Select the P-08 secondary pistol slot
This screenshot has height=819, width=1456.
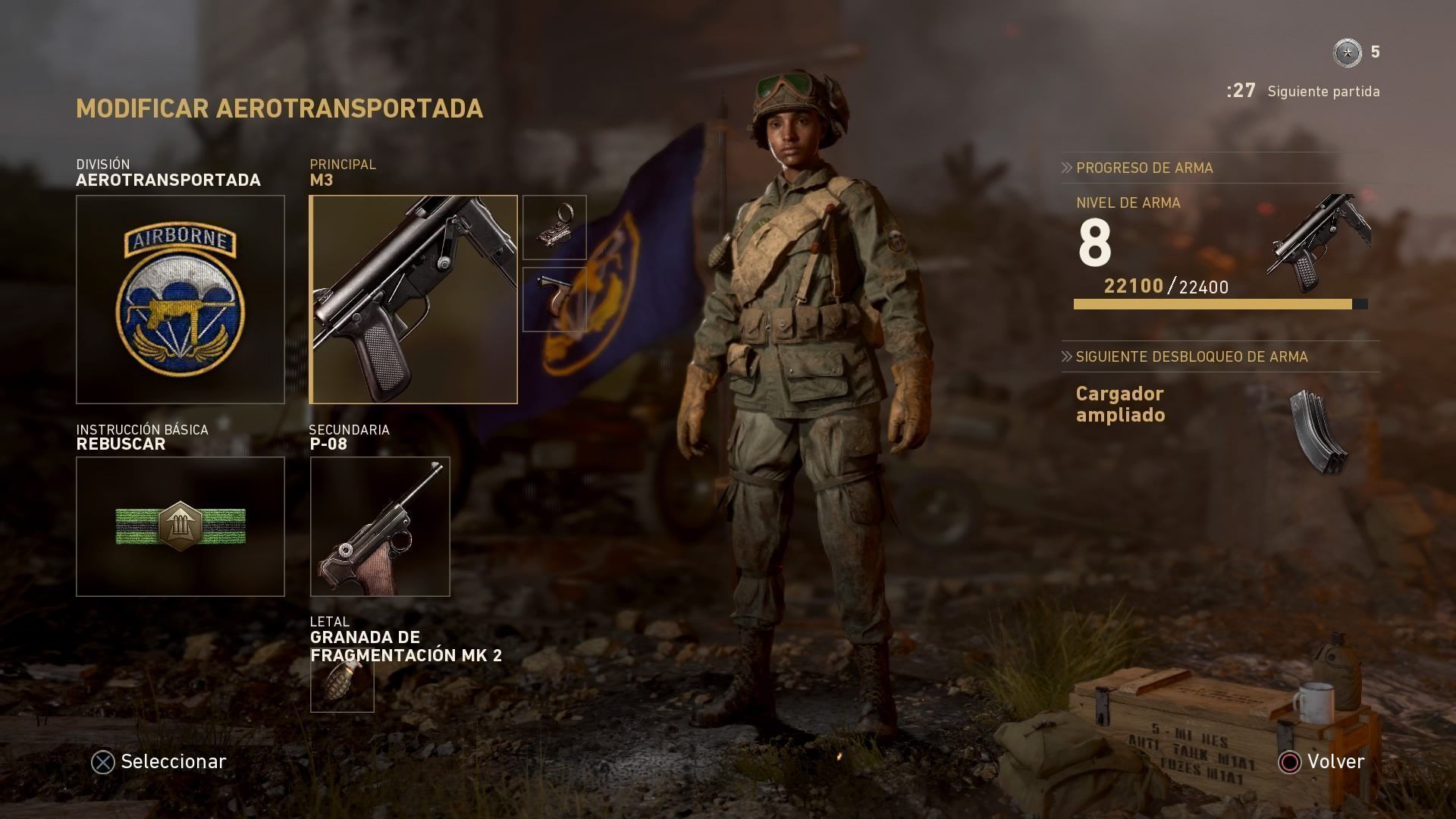pyautogui.click(x=380, y=526)
